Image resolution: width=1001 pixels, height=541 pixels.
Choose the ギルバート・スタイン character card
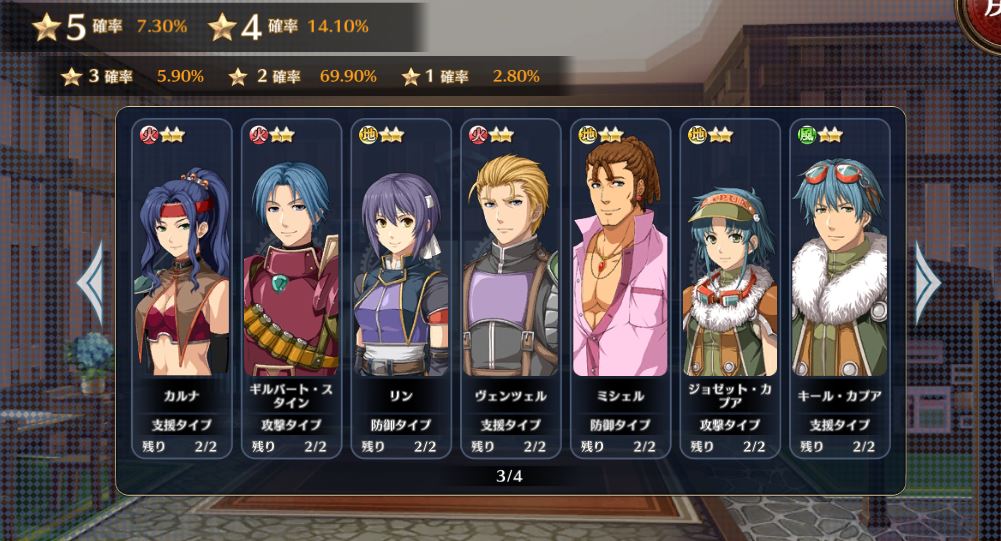291,288
